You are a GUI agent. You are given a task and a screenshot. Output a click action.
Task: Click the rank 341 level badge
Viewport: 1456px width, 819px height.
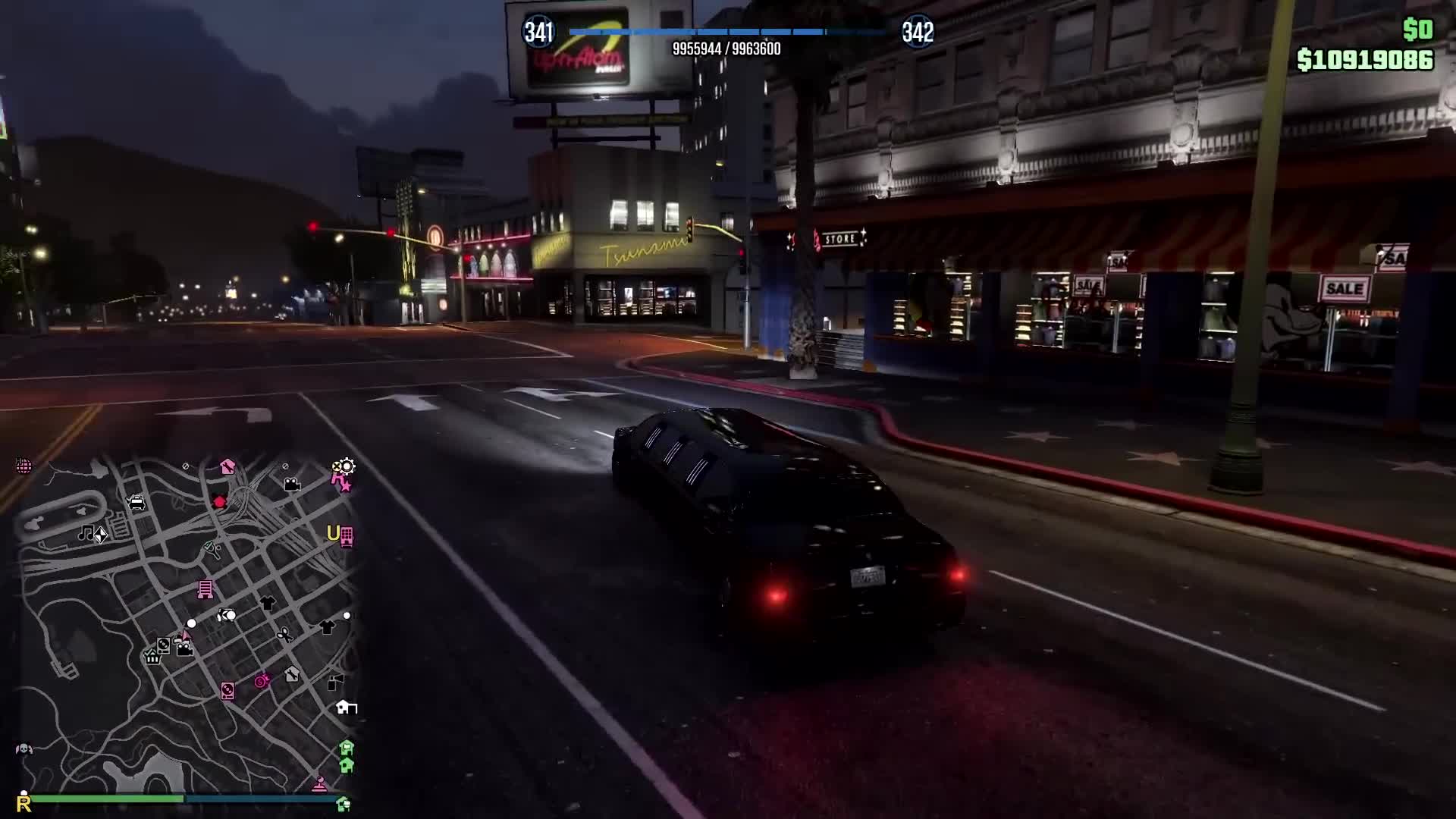tap(540, 32)
